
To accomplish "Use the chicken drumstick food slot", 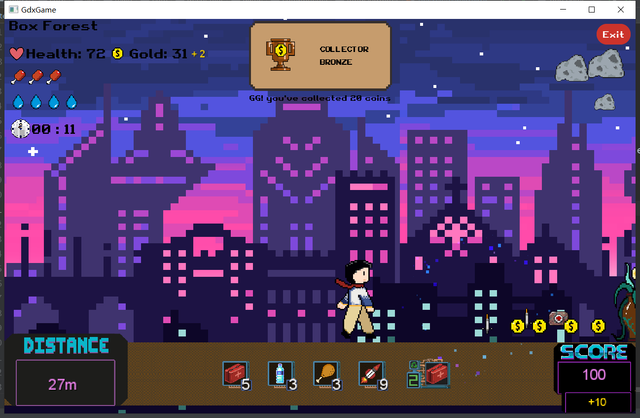I will 323,374.
